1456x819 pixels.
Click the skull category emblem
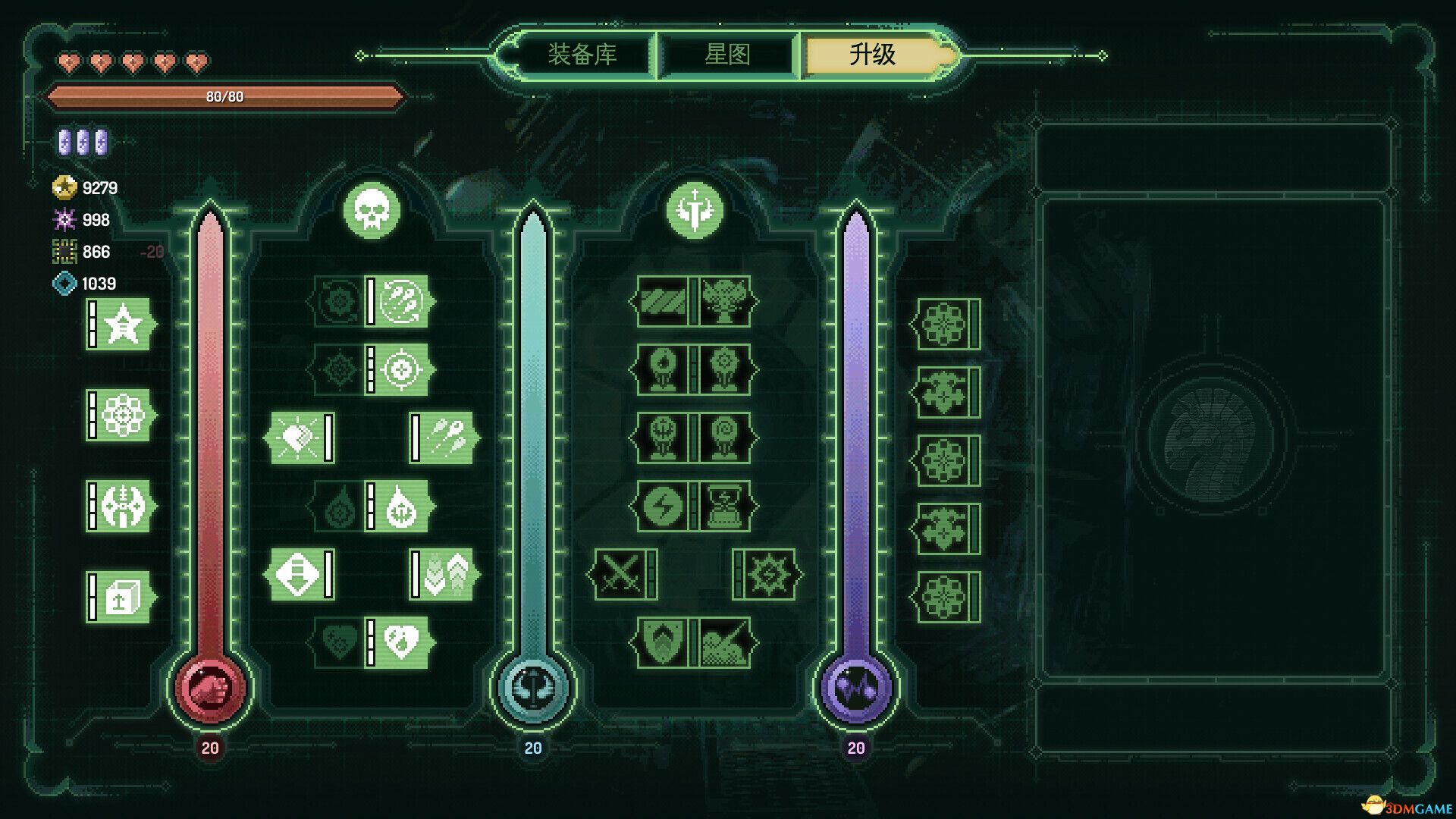[372, 210]
